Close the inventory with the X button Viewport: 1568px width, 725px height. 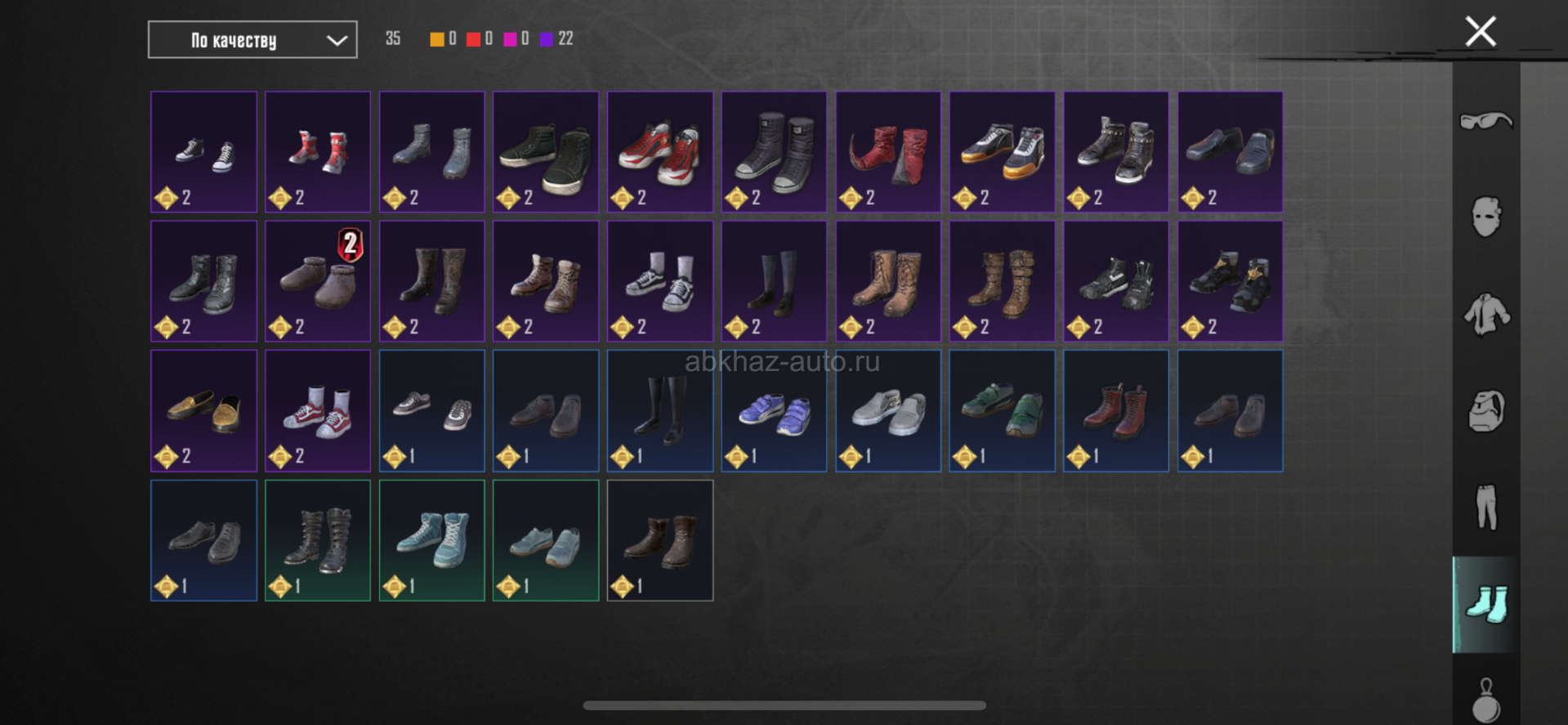coord(1480,32)
